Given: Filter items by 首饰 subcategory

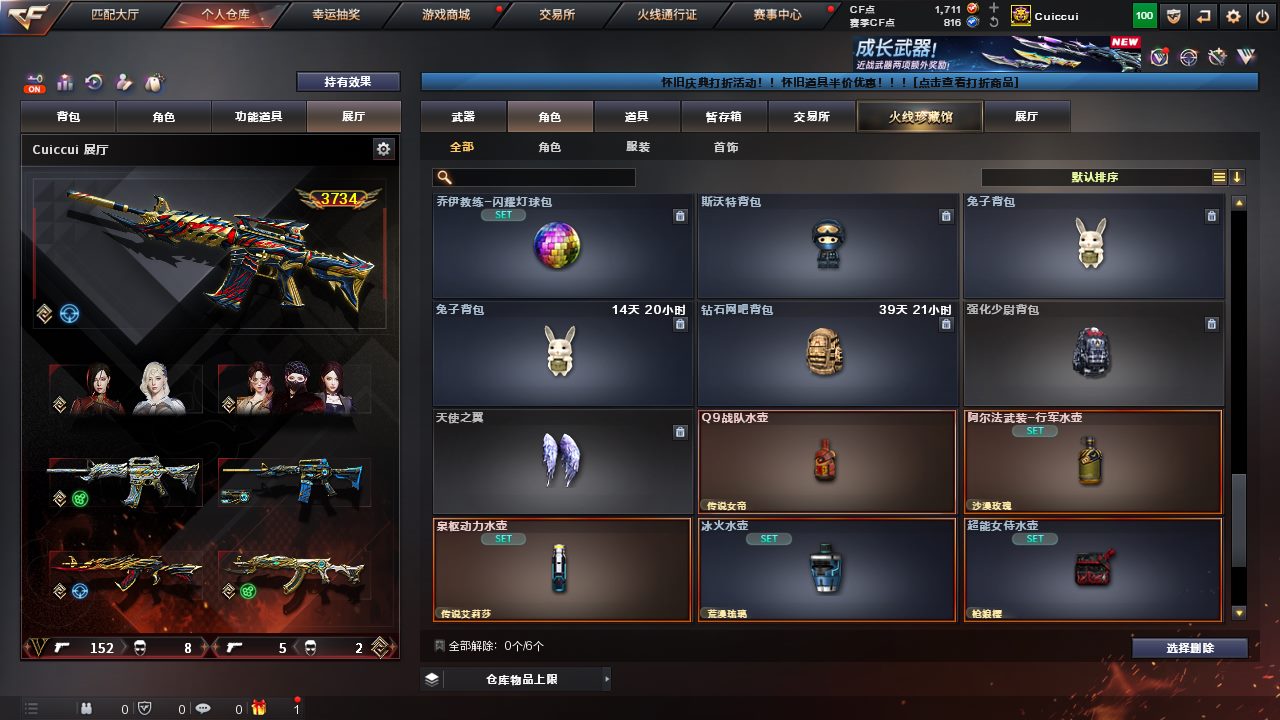Looking at the screenshot, I should pos(725,147).
